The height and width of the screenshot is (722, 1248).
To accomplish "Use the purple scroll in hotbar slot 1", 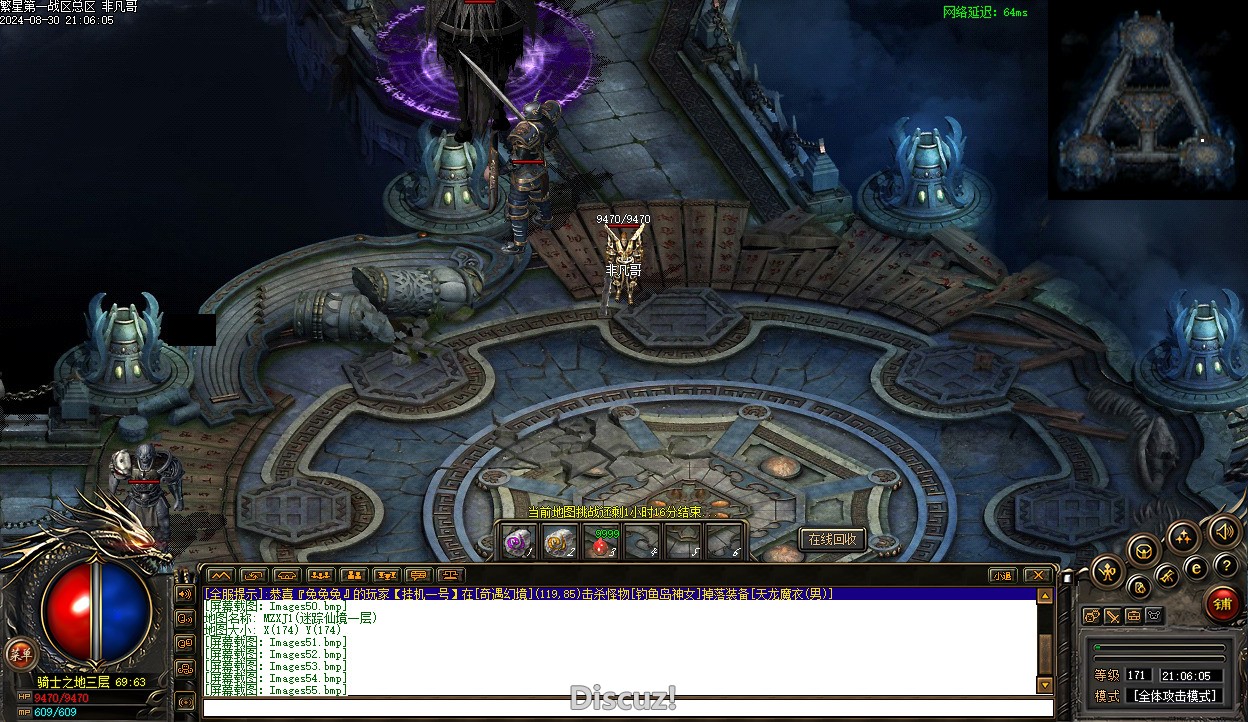I will (517, 542).
